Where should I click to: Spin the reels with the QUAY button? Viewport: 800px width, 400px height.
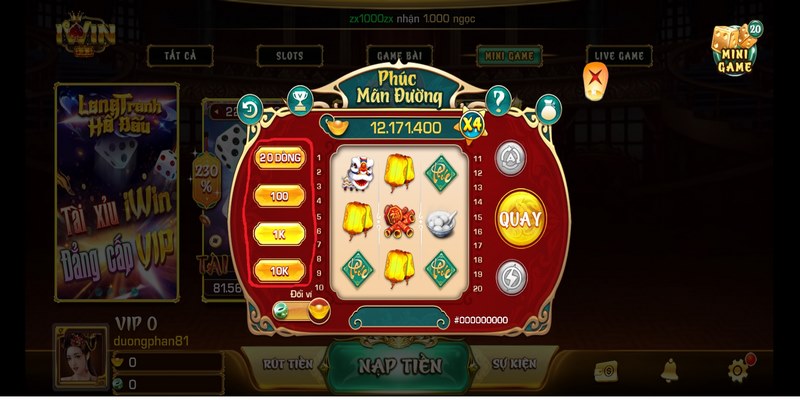point(520,217)
